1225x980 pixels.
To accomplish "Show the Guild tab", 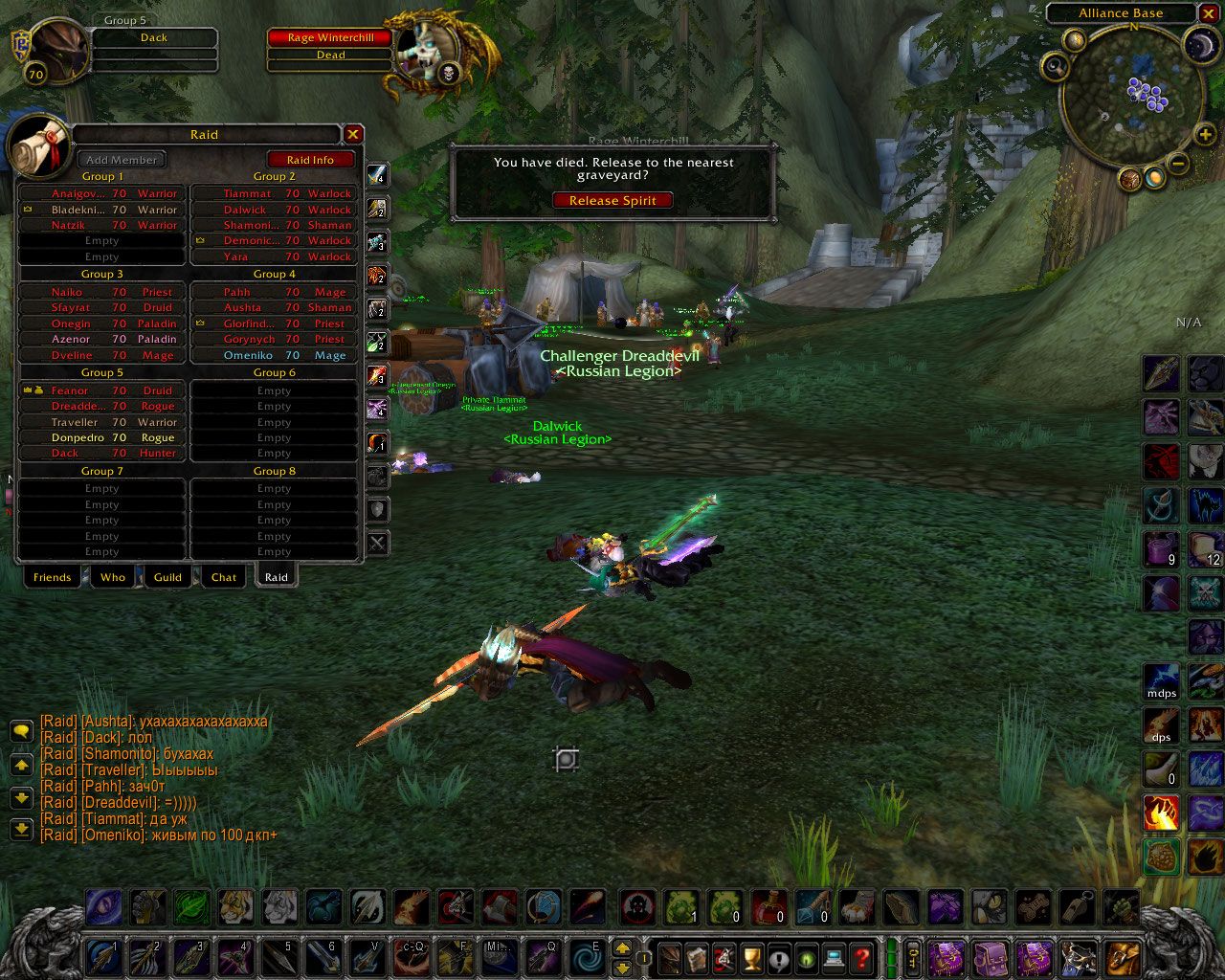I will [x=167, y=577].
